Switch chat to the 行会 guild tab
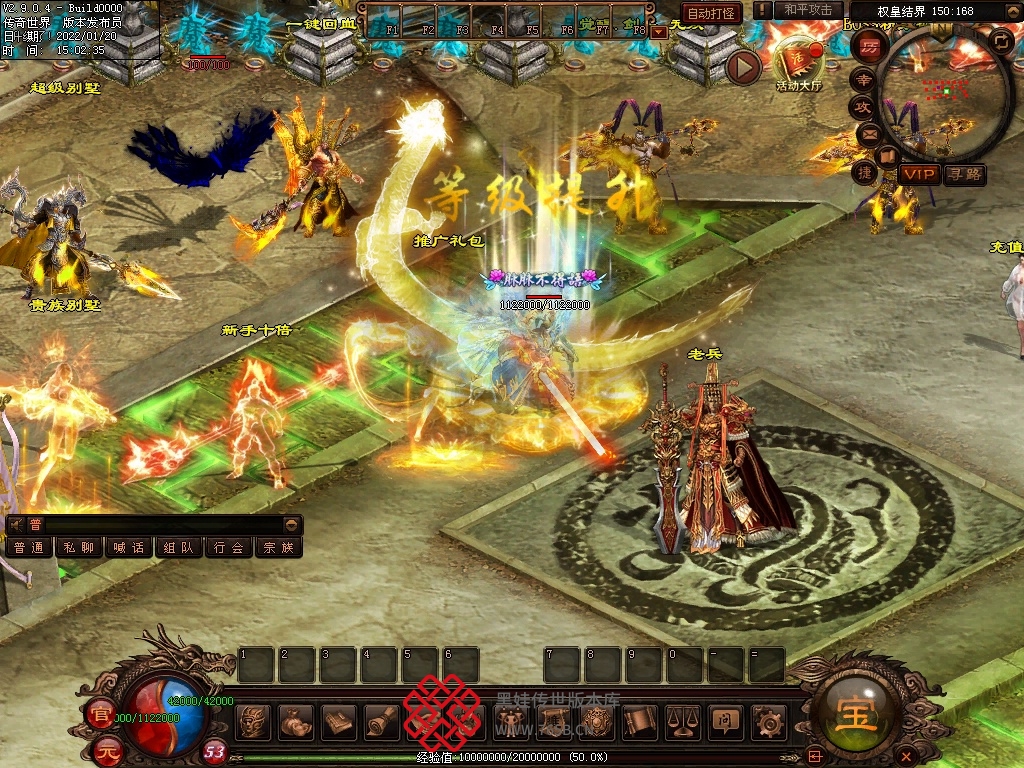The height and width of the screenshot is (768, 1024). point(229,548)
